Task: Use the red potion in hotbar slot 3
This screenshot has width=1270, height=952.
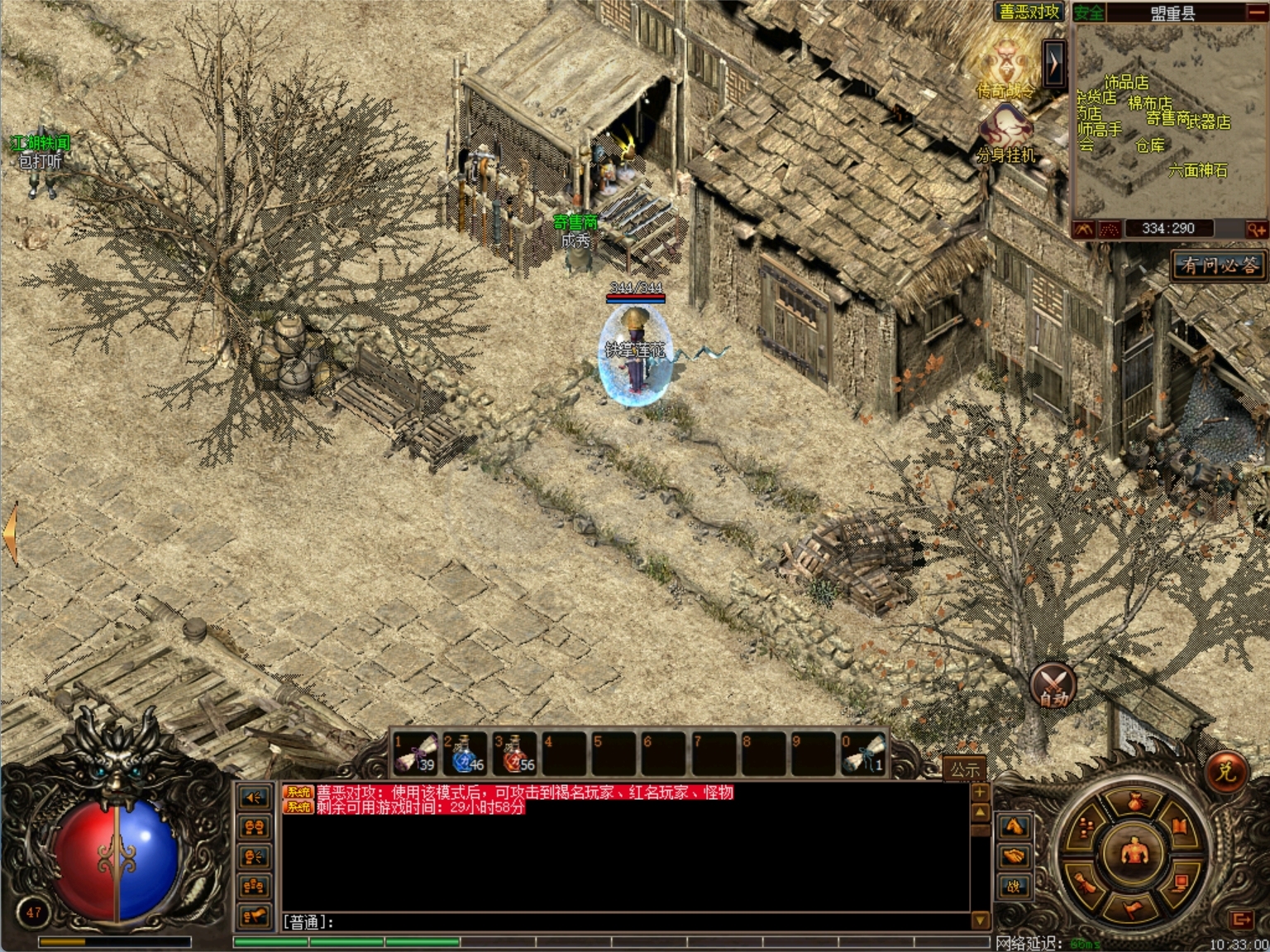Action: [513, 753]
